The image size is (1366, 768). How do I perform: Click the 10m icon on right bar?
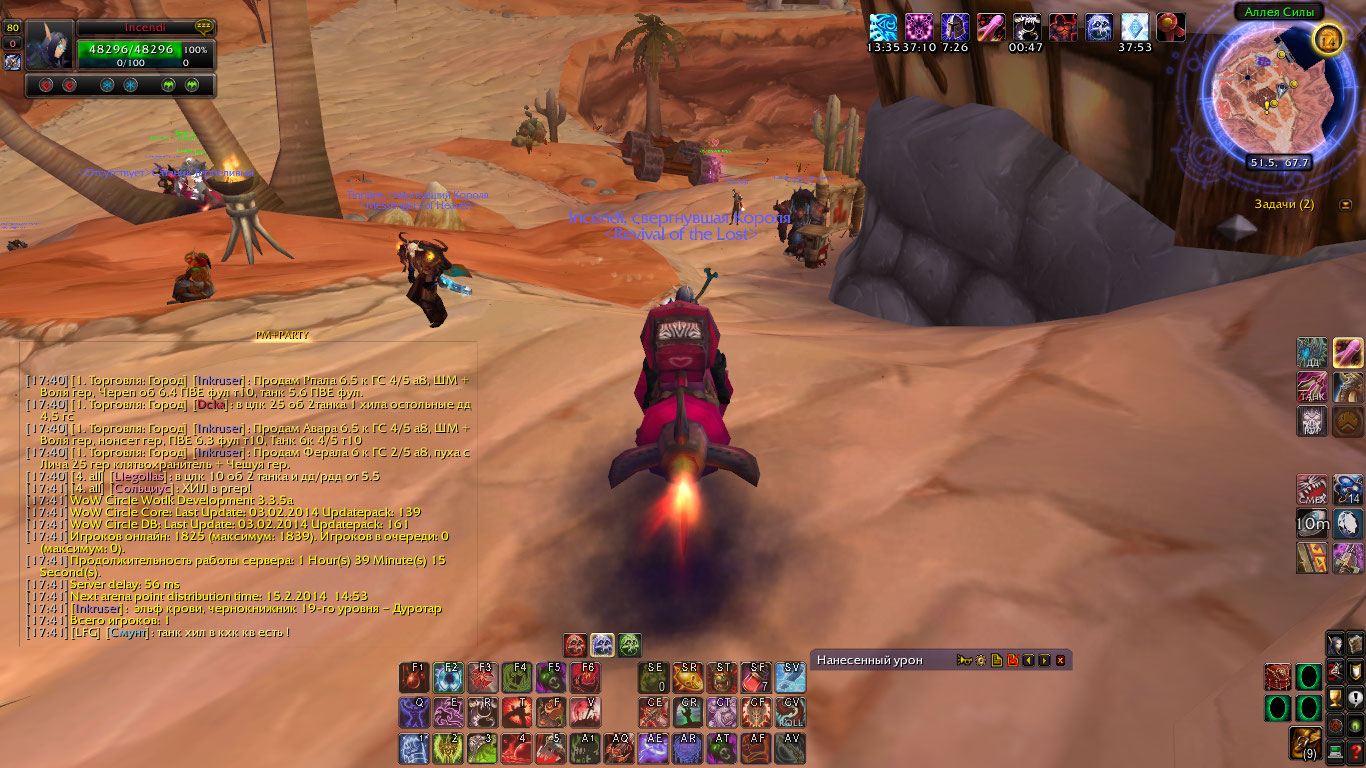[x=1312, y=523]
